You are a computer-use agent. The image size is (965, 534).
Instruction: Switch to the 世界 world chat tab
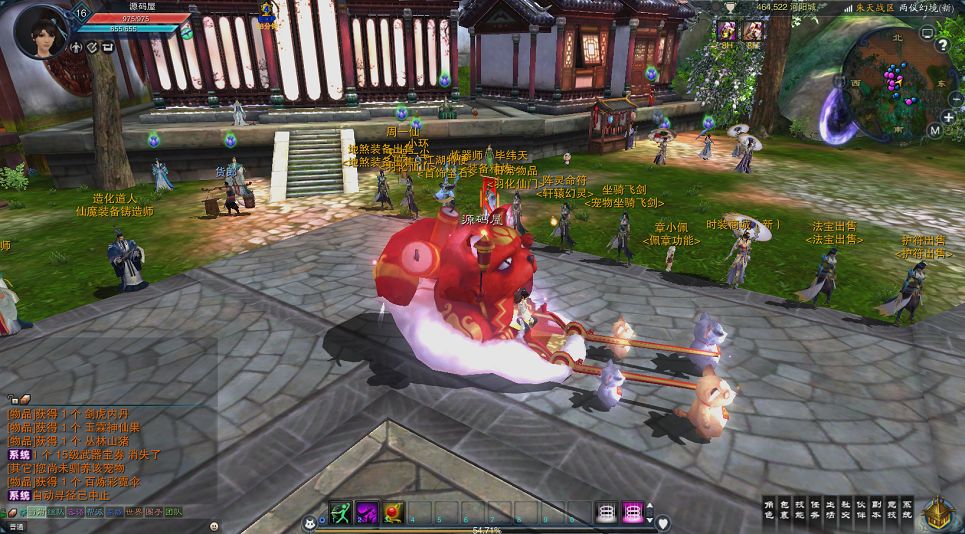coord(131,512)
